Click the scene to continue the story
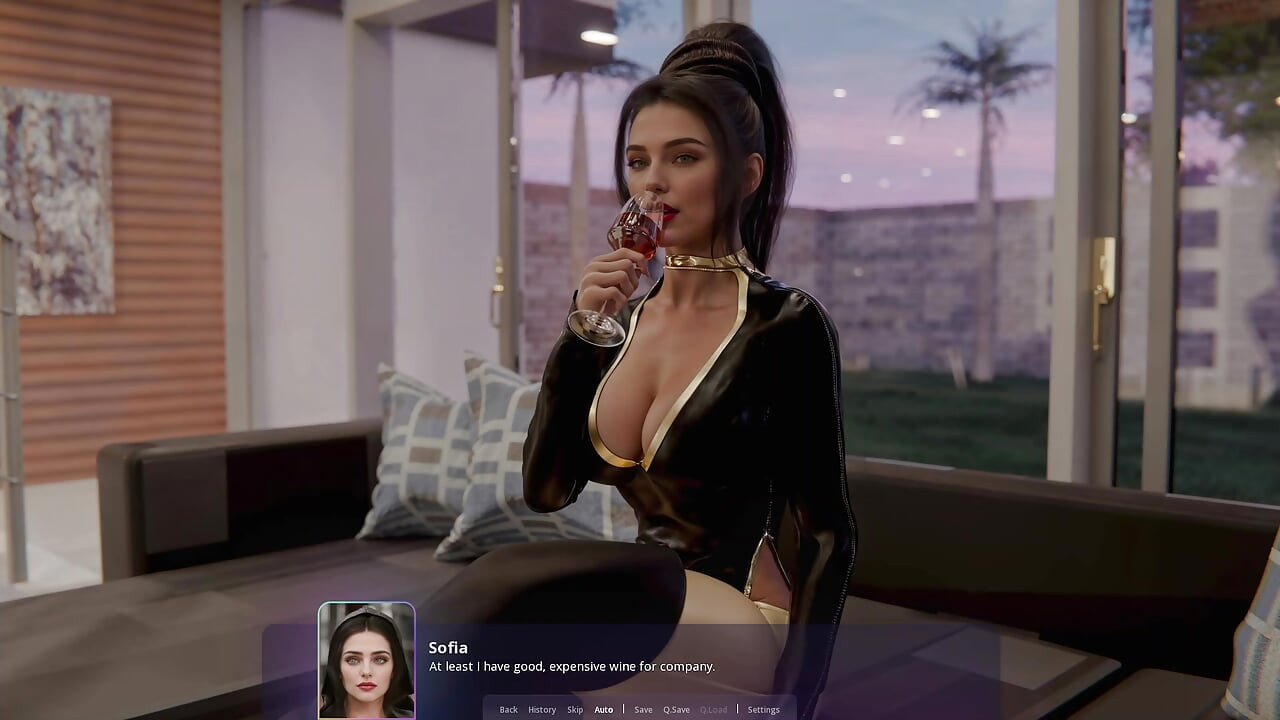 coord(640,300)
